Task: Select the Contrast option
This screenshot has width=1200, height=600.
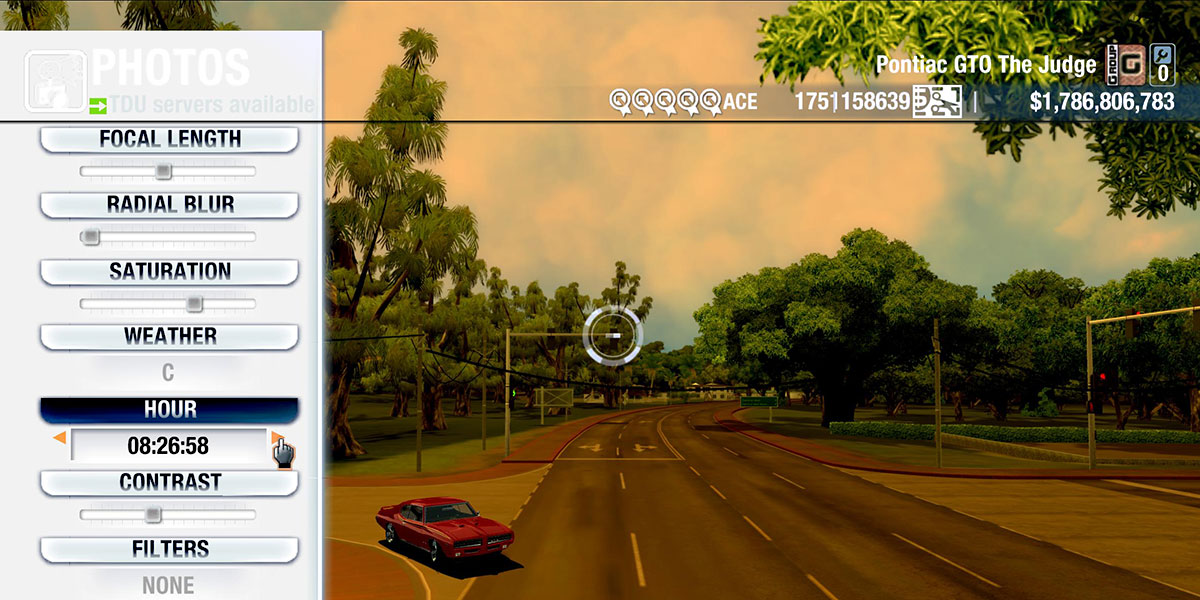Action: pyautogui.click(x=169, y=483)
